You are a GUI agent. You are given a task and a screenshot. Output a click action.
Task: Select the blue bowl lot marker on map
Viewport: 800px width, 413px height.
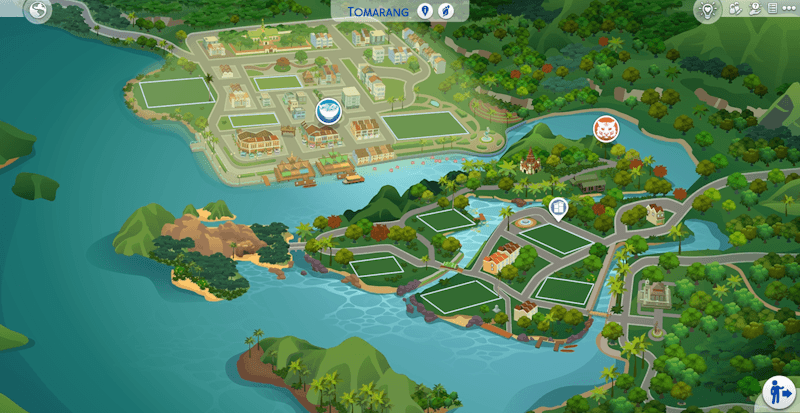pyautogui.click(x=326, y=110)
